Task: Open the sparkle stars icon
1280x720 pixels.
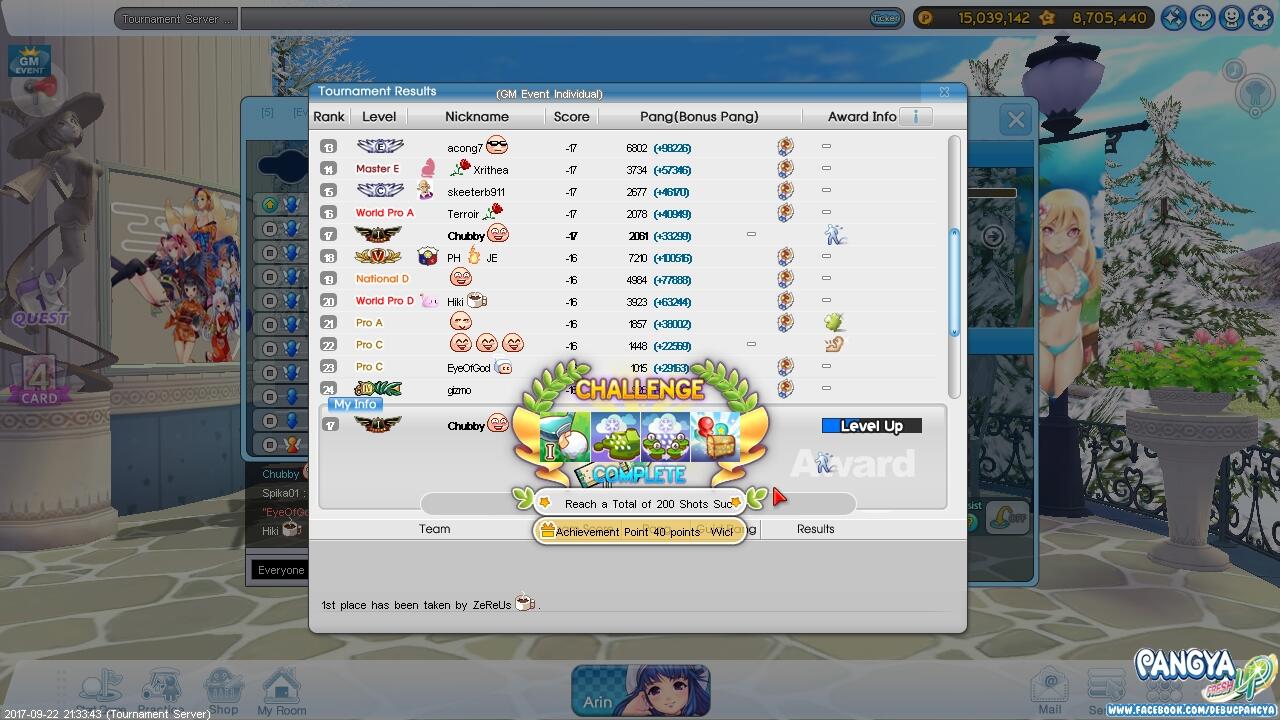Action: (1174, 17)
